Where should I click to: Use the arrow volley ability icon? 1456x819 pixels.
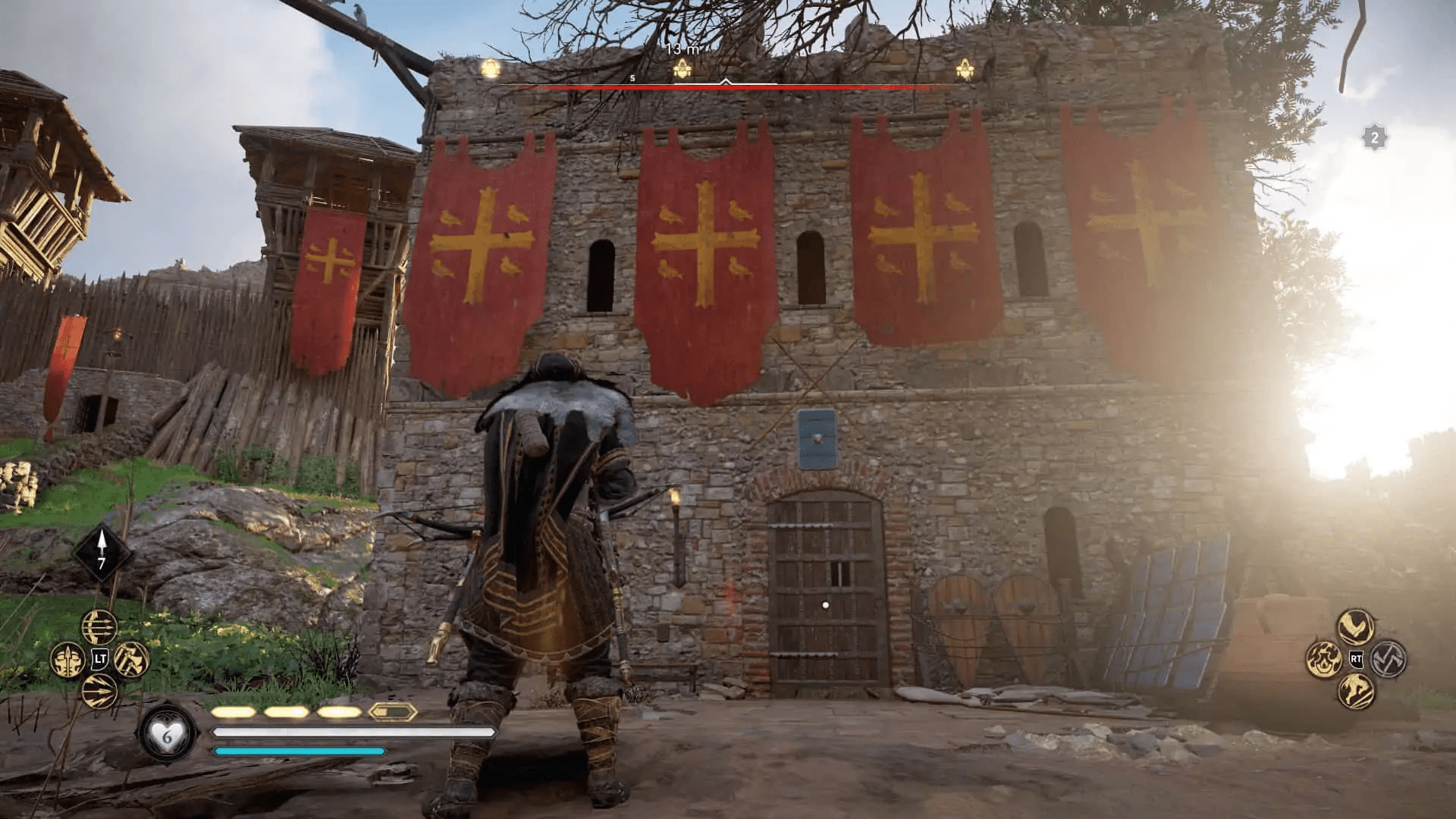pos(98,691)
